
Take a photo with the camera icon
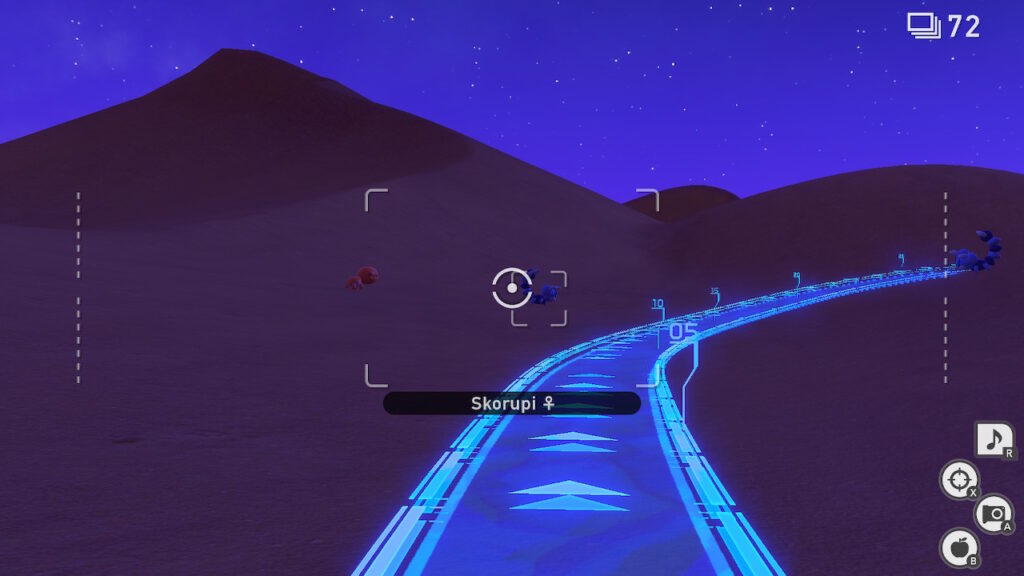click(993, 513)
